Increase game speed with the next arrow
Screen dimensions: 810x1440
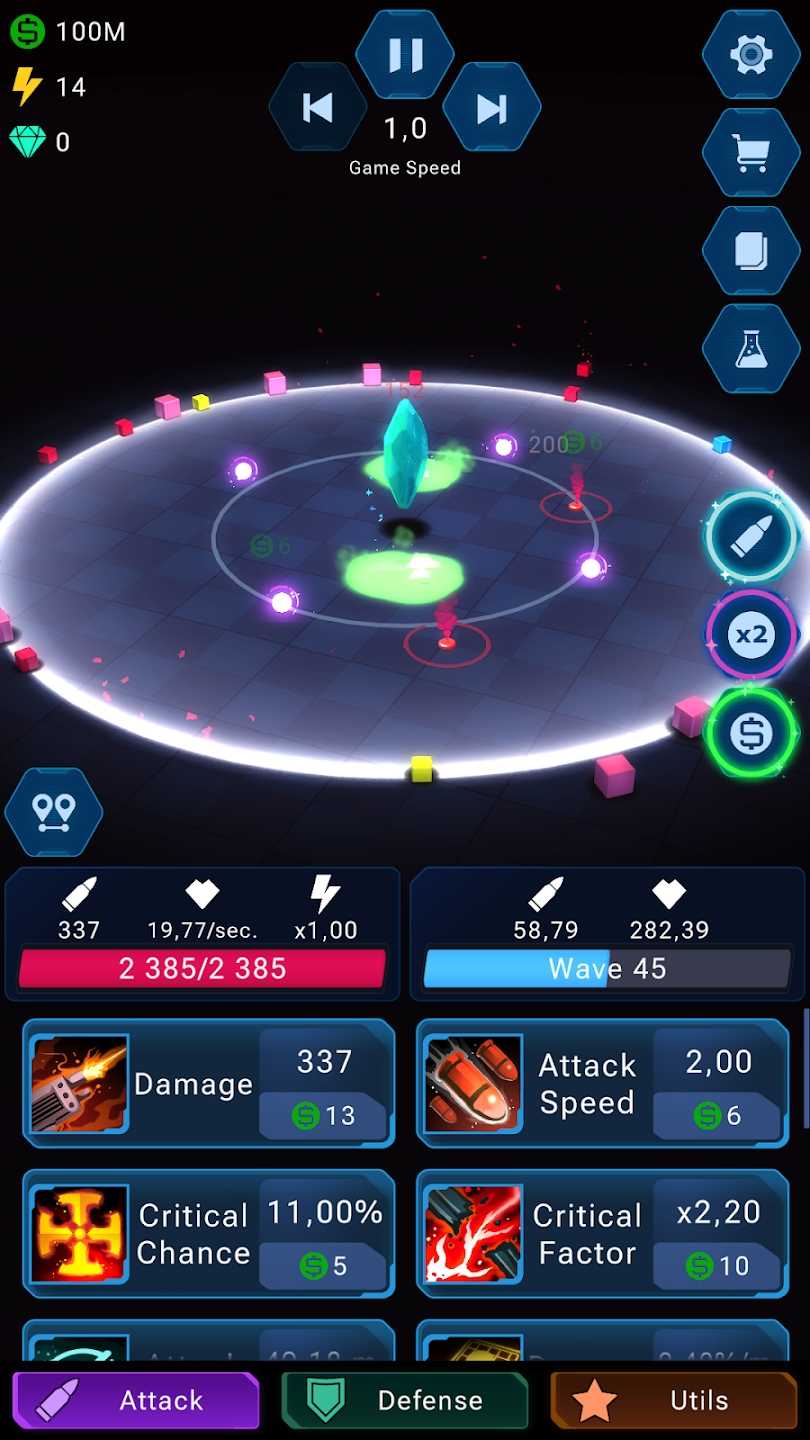[491, 107]
